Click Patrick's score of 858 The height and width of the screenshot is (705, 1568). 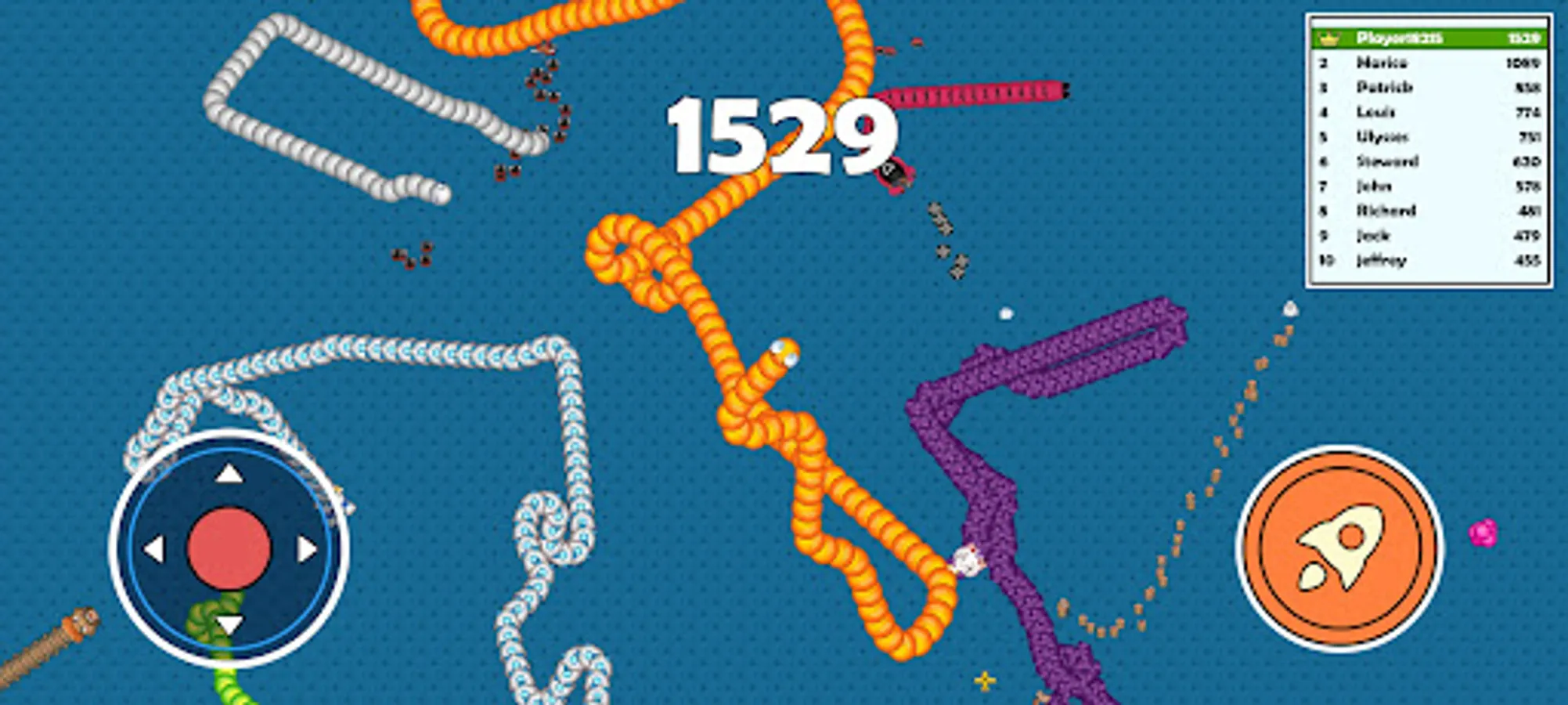click(1527, 87)
